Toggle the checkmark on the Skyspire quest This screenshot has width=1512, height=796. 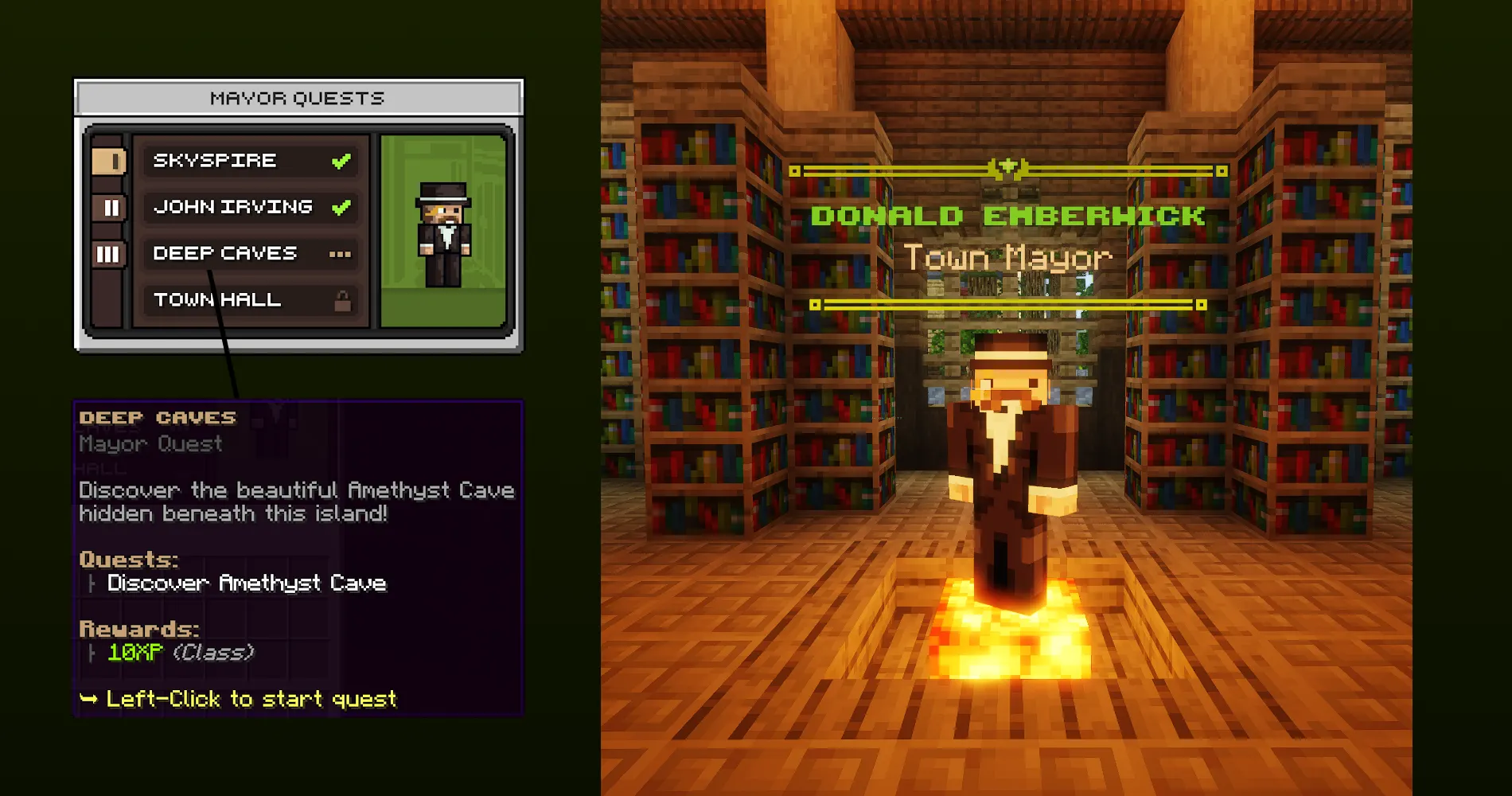pos(341,160)
